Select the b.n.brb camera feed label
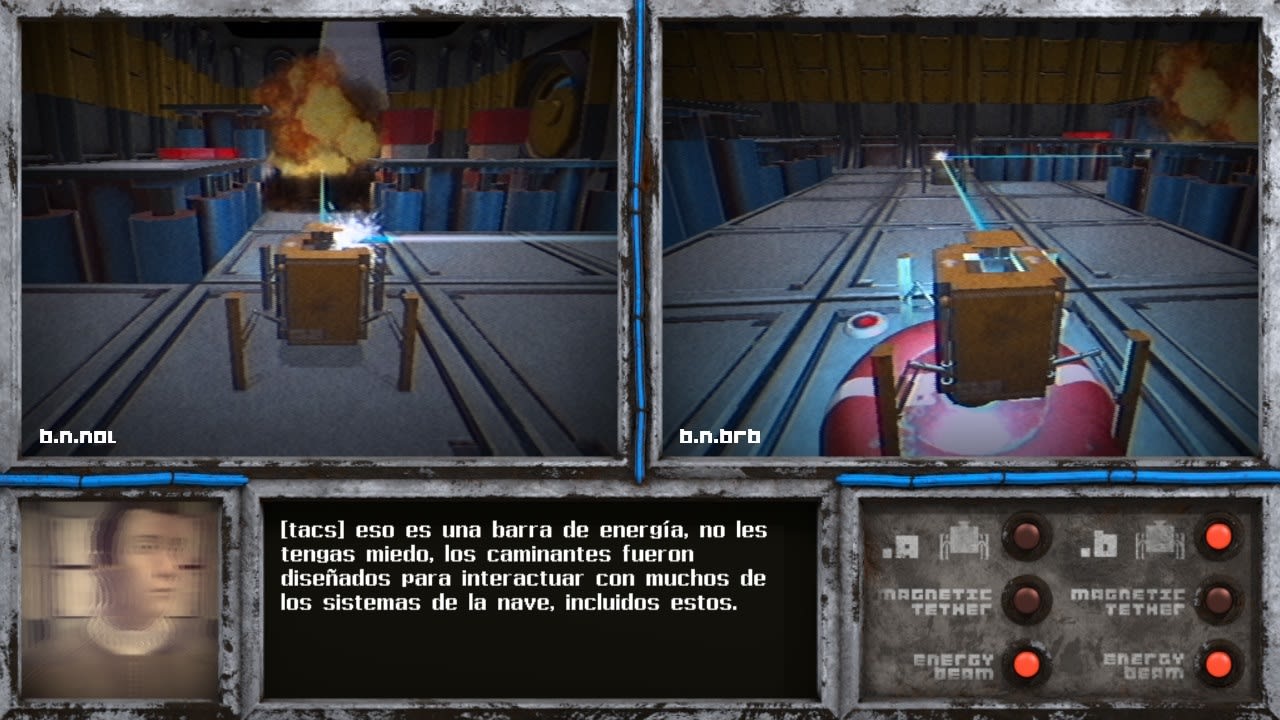The width and height of the screenshot is (1280, 720). (x=720, y=436)
